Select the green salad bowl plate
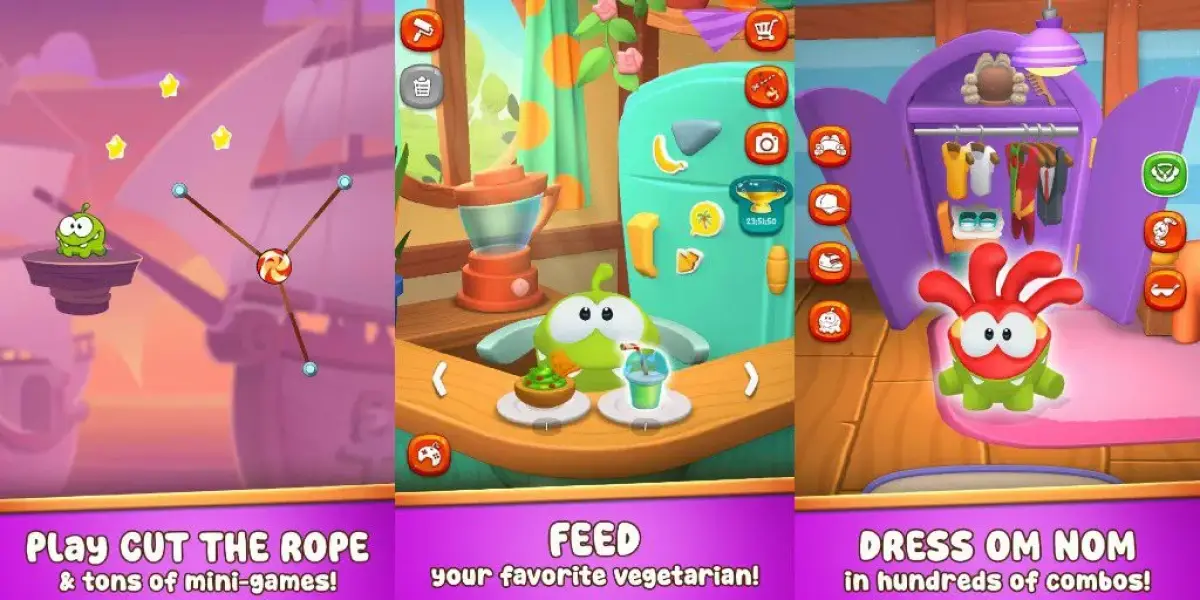1200x600 pixels. [x=544, y=396]
